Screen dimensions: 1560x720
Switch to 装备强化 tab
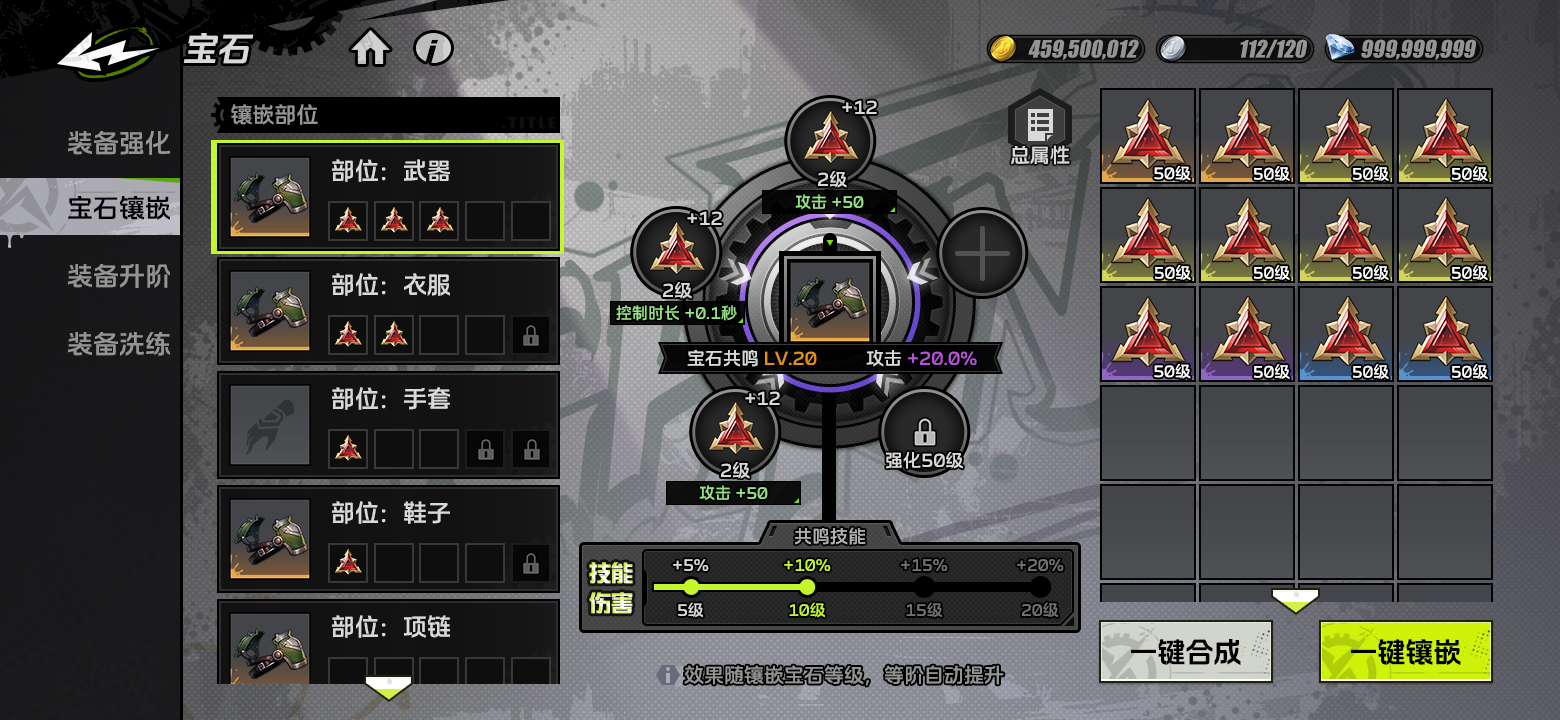point(118,143)
